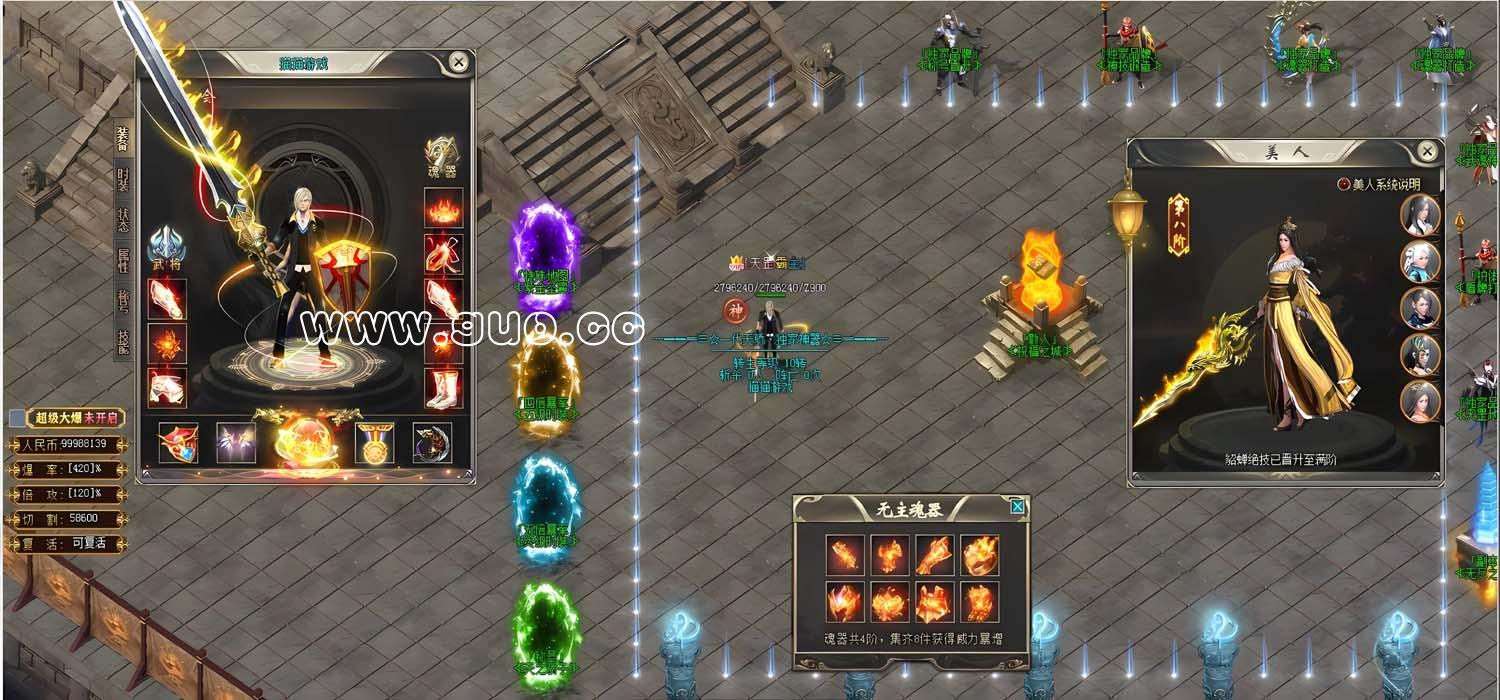
Task: Select the 装备 equipment tab
Action: 123,140
